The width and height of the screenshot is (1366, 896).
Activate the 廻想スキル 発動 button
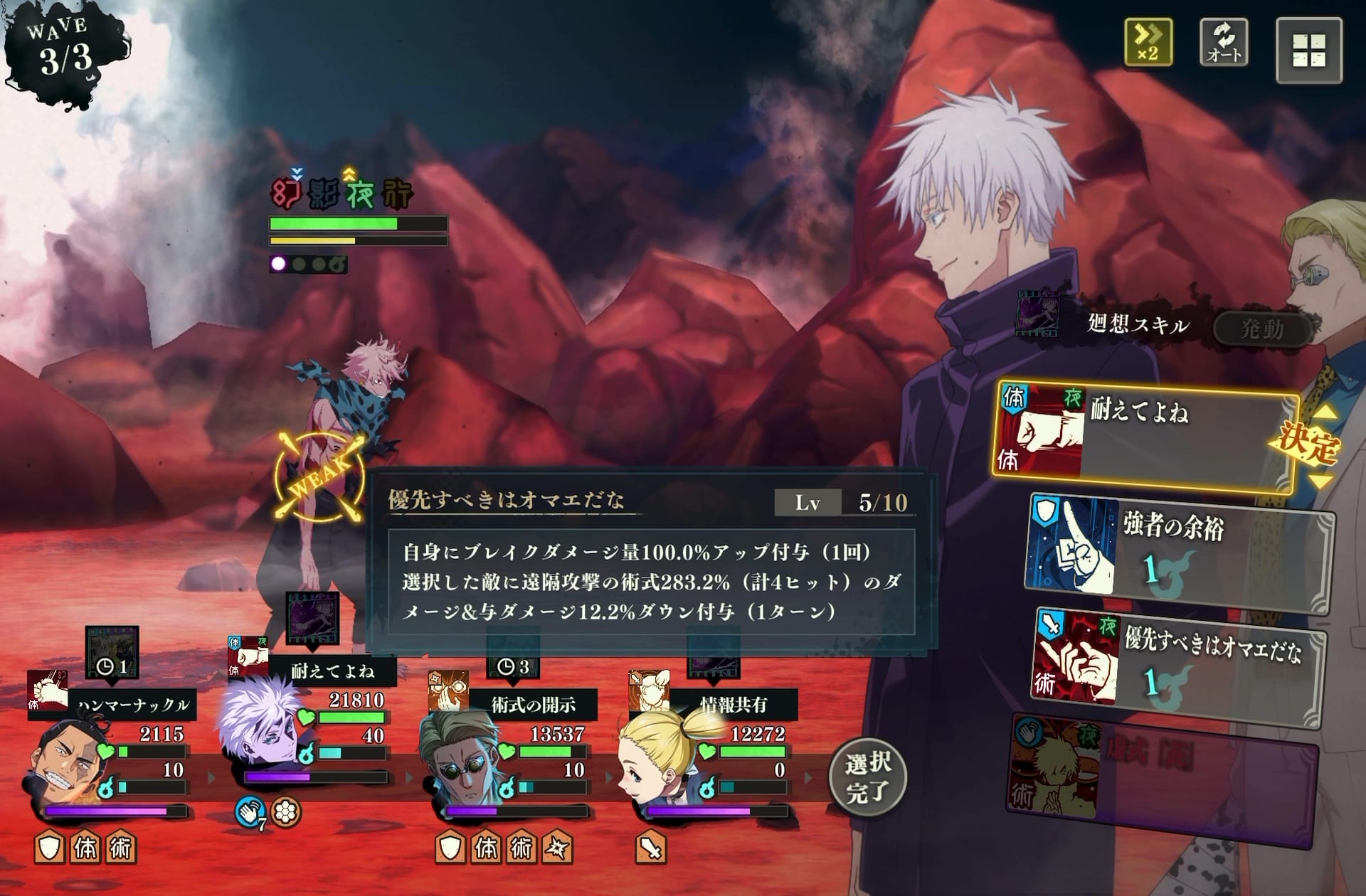[1261, 329]
